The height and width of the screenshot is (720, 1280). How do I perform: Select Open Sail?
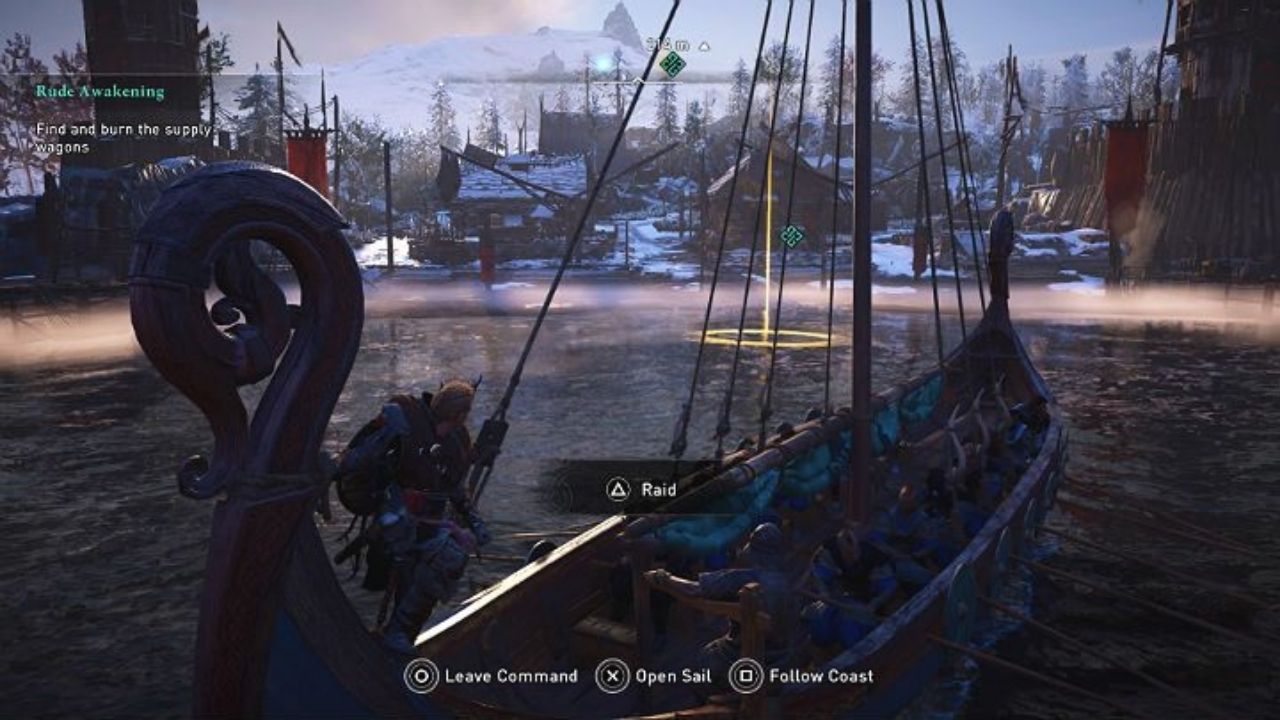tap(673, 677)
